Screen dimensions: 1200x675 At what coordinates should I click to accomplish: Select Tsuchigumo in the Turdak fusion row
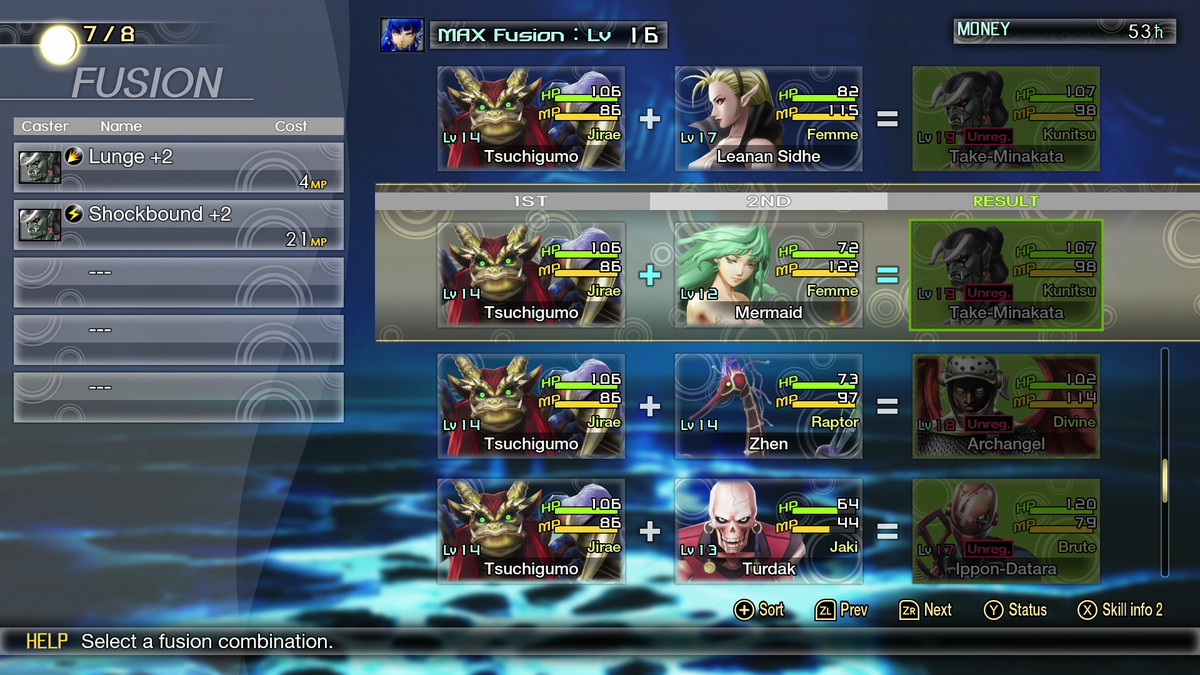[531, 531]
